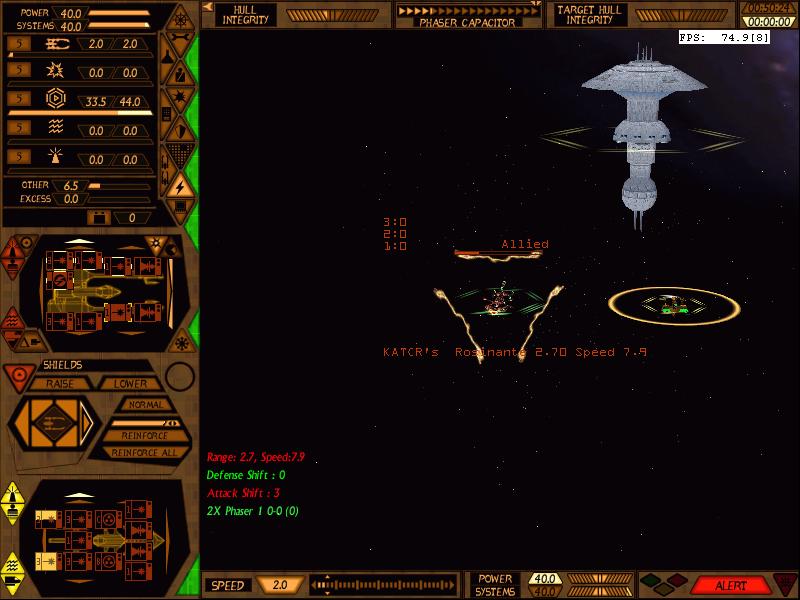Select the shield defense panel tab
This screenshot has width=800, height=600.
click(x=178, y=129)
